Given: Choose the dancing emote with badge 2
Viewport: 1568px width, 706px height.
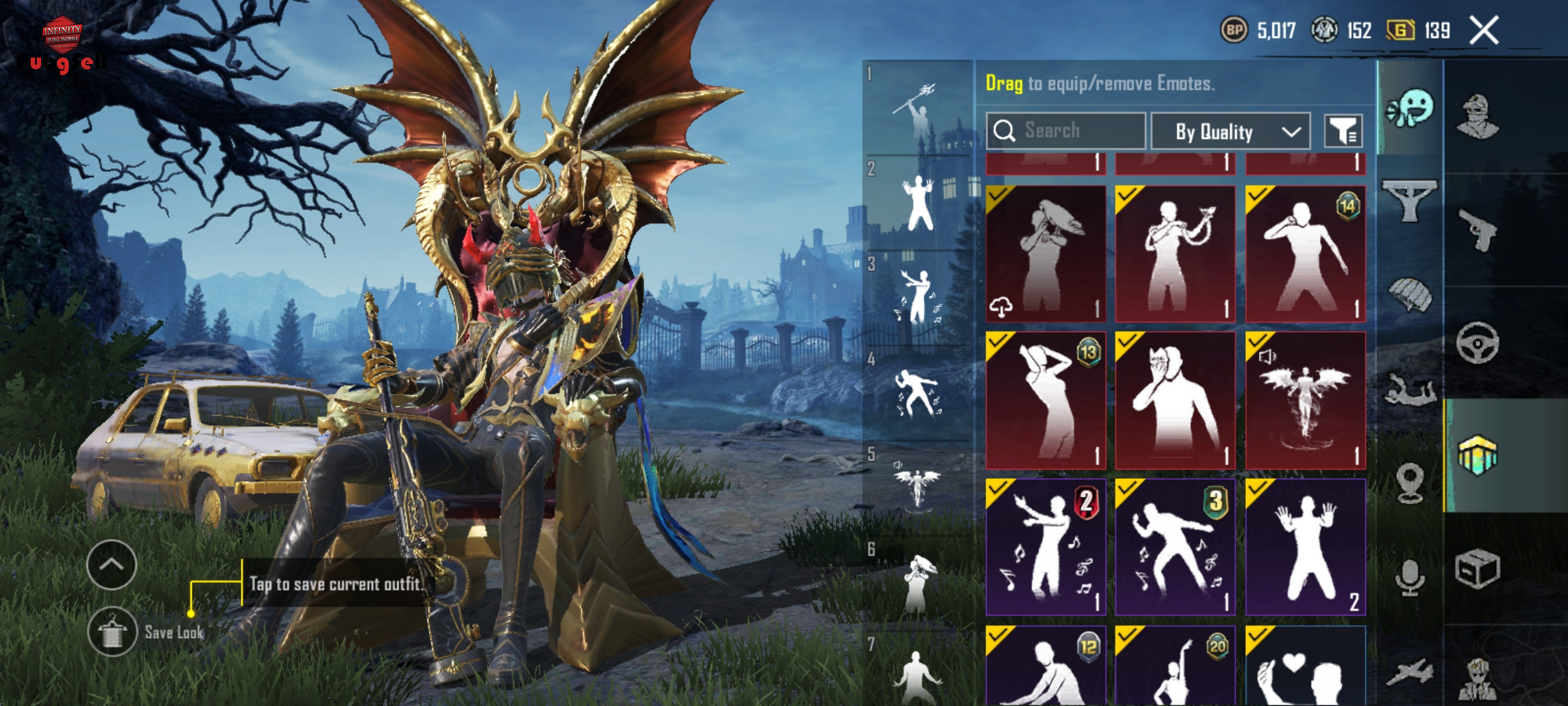Looking at the screenshot, I should point(1045,548).
